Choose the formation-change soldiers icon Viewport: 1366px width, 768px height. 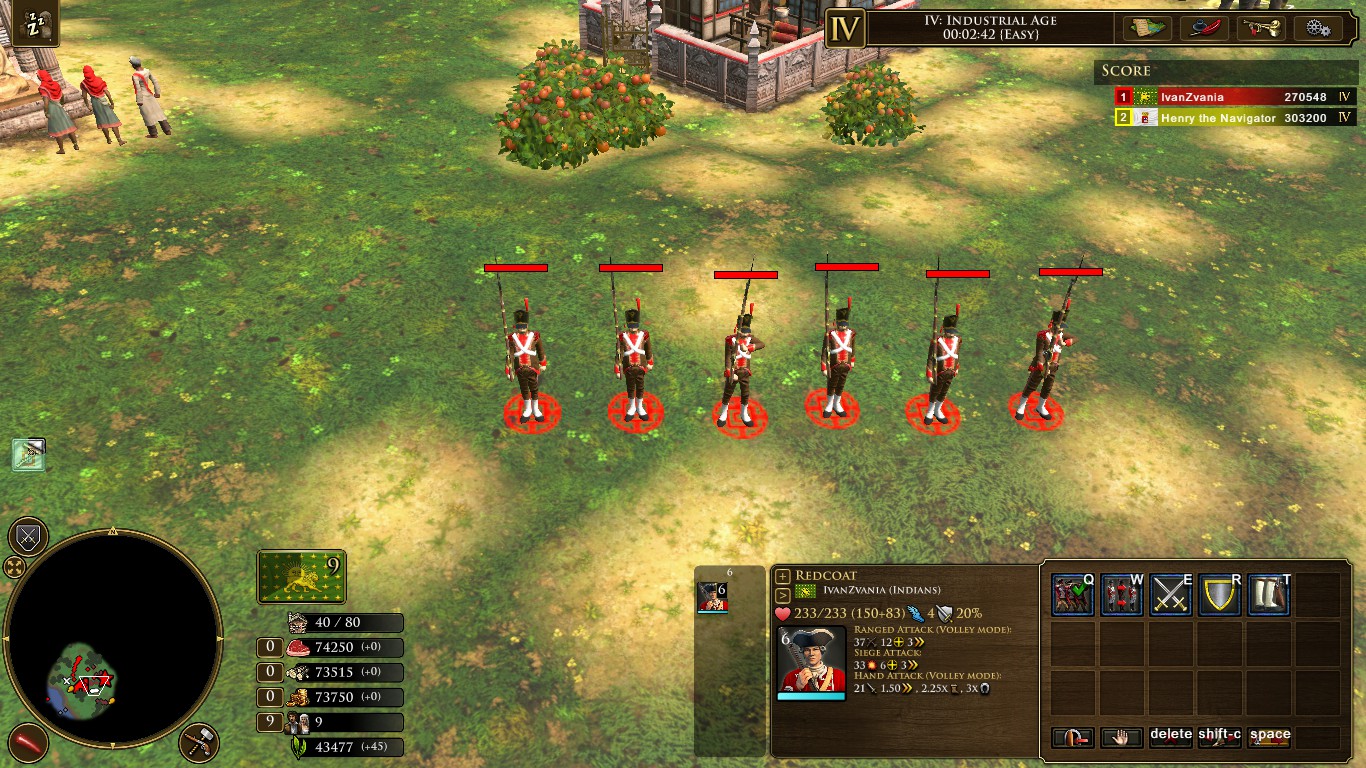[1121, 595]
